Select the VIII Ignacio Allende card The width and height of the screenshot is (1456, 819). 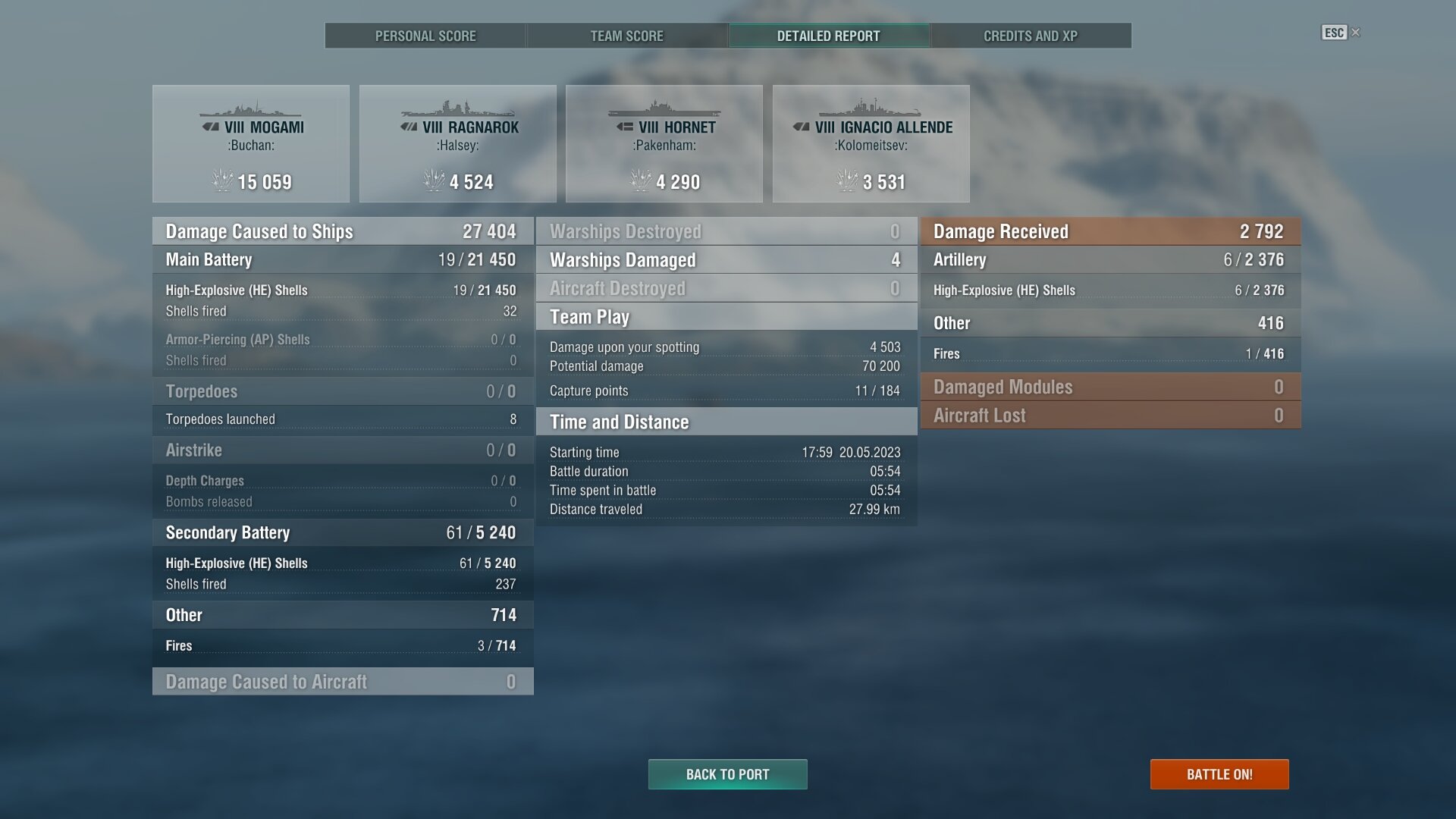tap(871, 144)
